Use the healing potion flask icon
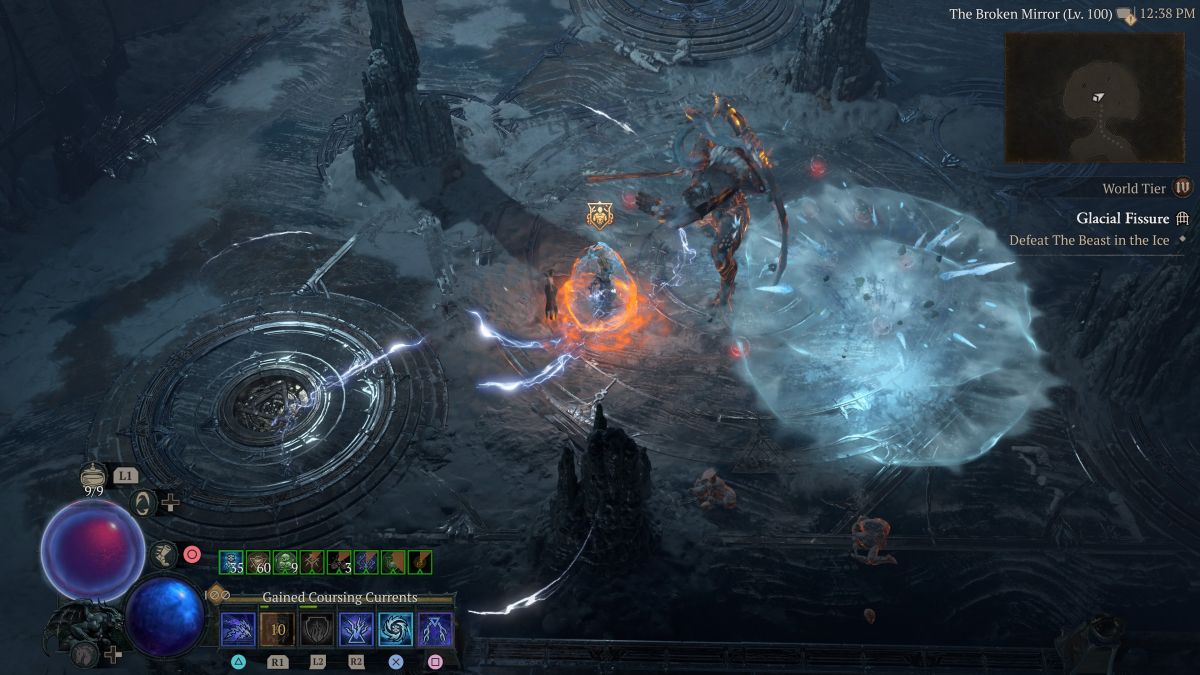The image size is (1200, 675). [93, 478]
